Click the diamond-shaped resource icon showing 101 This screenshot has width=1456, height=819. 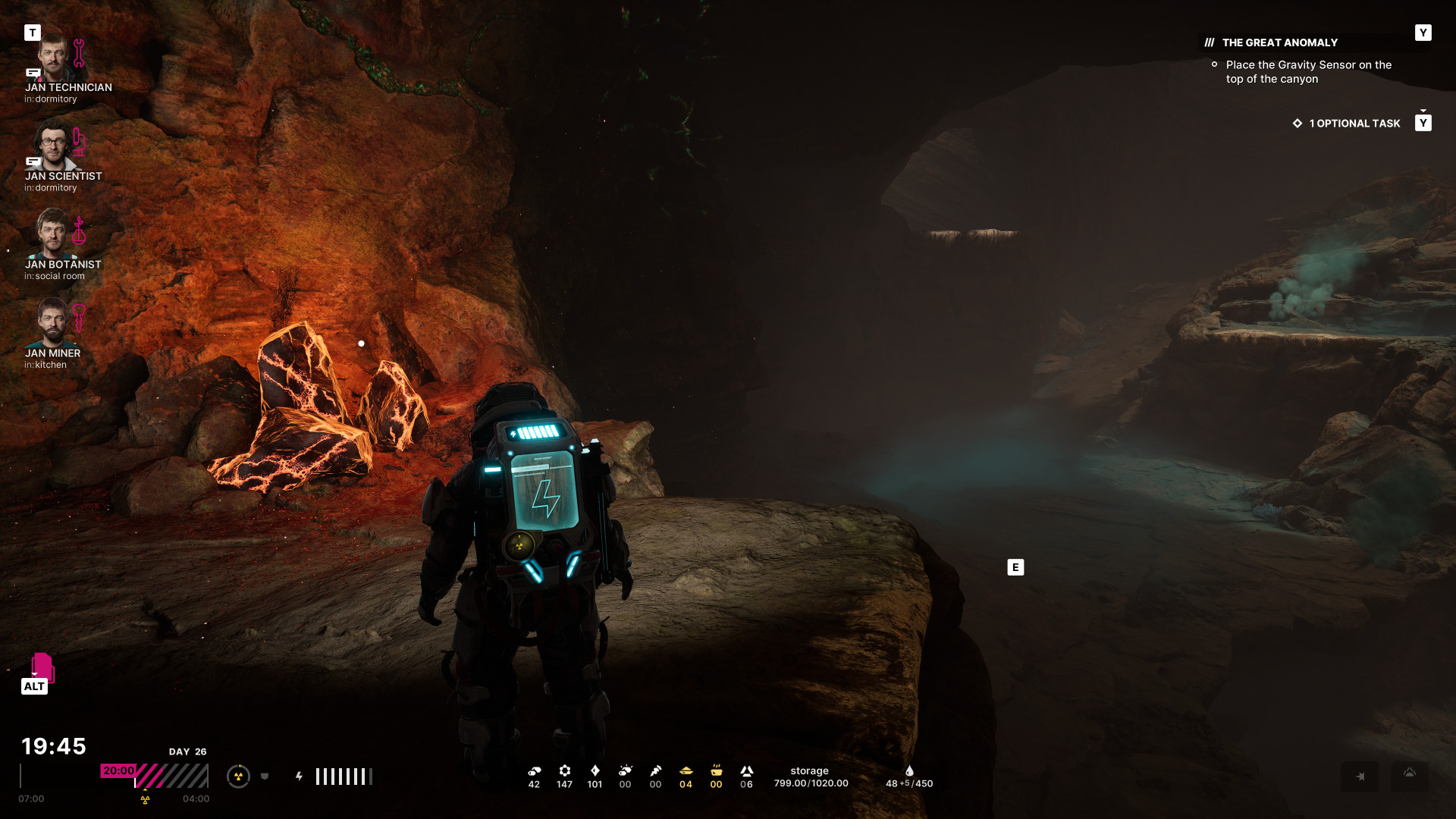(x=595, y=771)
